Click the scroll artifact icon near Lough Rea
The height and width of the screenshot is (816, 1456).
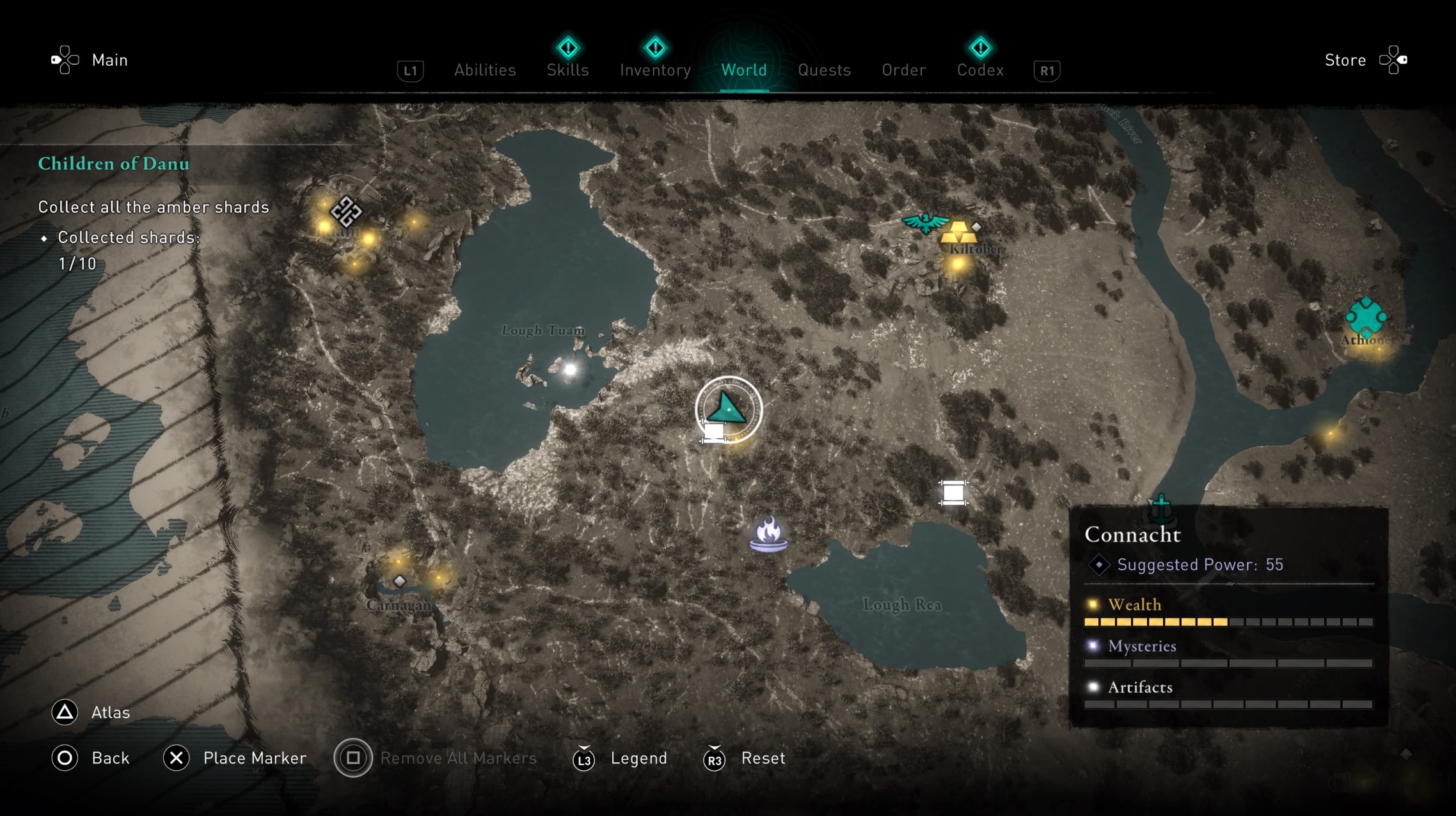(x=954, y=492)
